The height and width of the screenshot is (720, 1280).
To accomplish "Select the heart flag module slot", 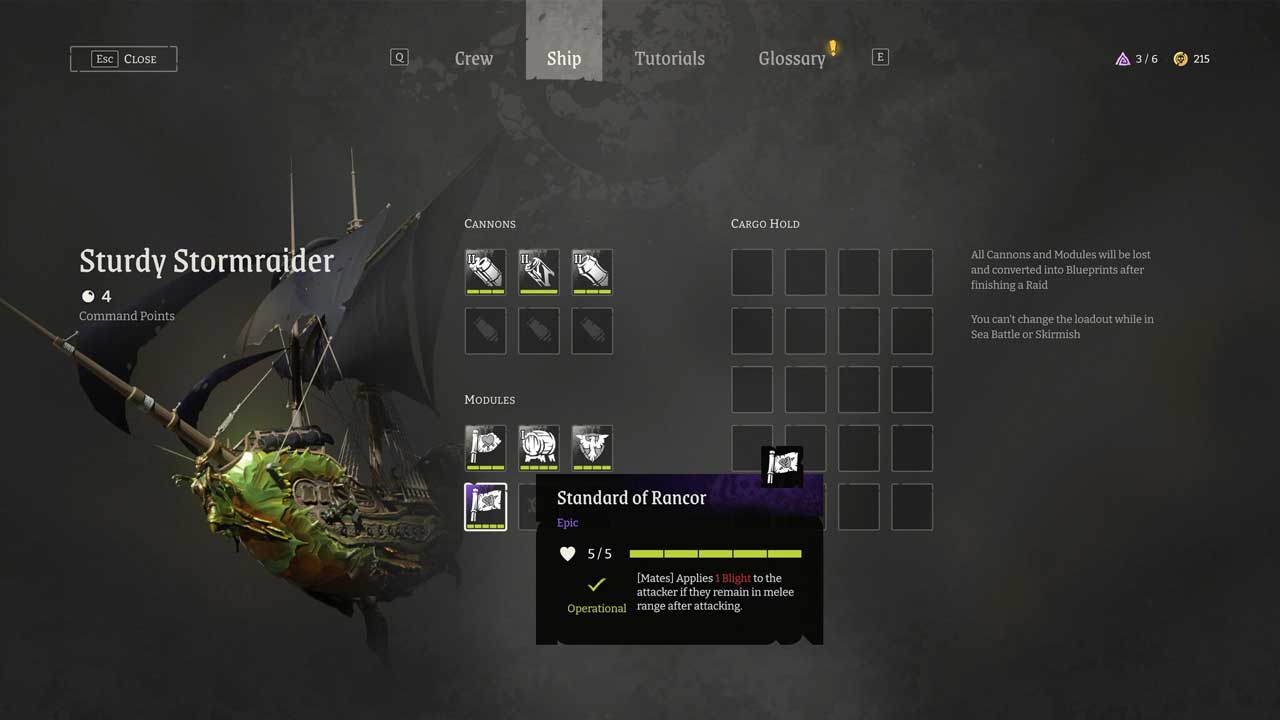I will point(486,447).
